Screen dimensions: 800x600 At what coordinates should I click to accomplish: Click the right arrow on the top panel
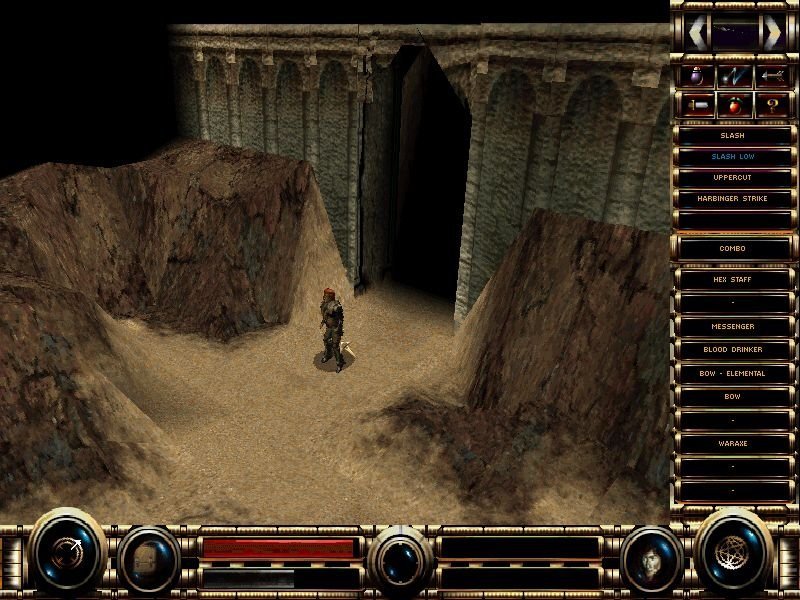771,33
